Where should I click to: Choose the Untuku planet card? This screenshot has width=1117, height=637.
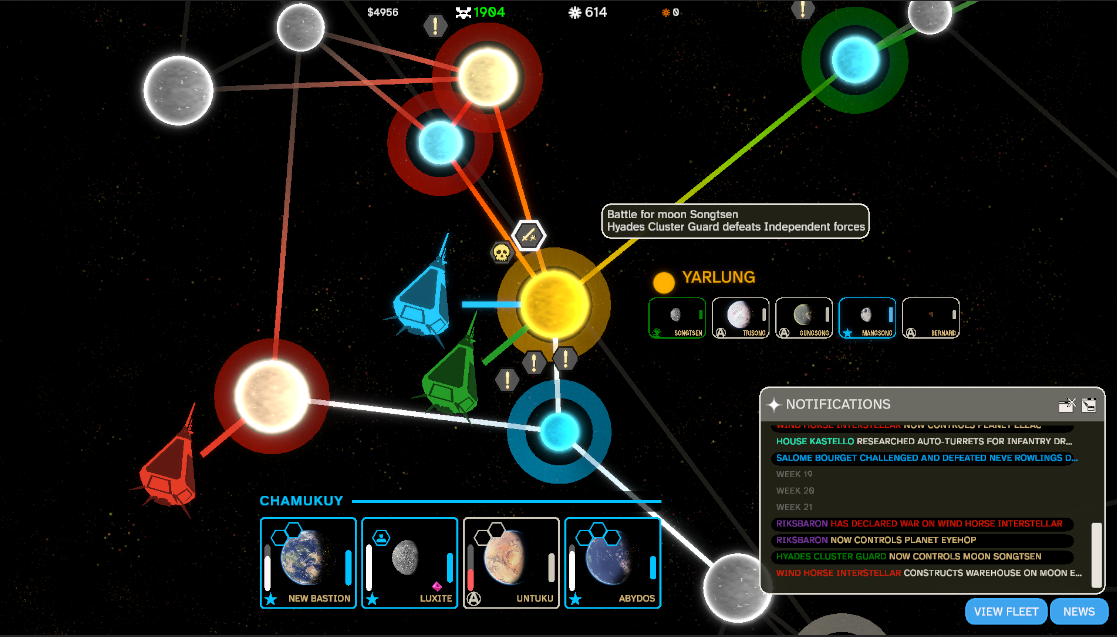pyautogui.click(x=511, y=563)
